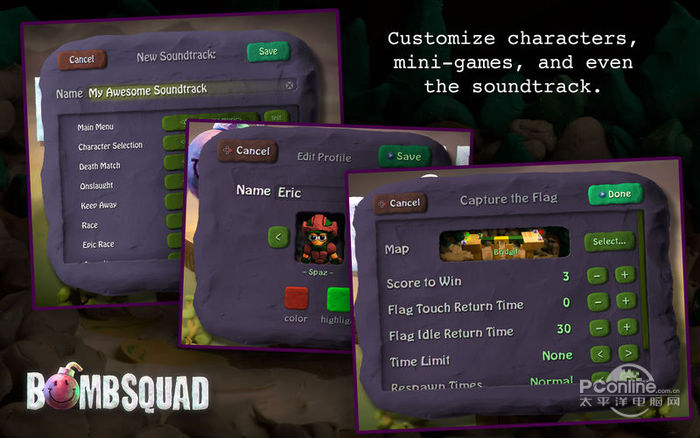This screenshot has width=700, height=438.
Task: Pick the red color swatch
Action: pyautogui.click(x=296, y=299)
